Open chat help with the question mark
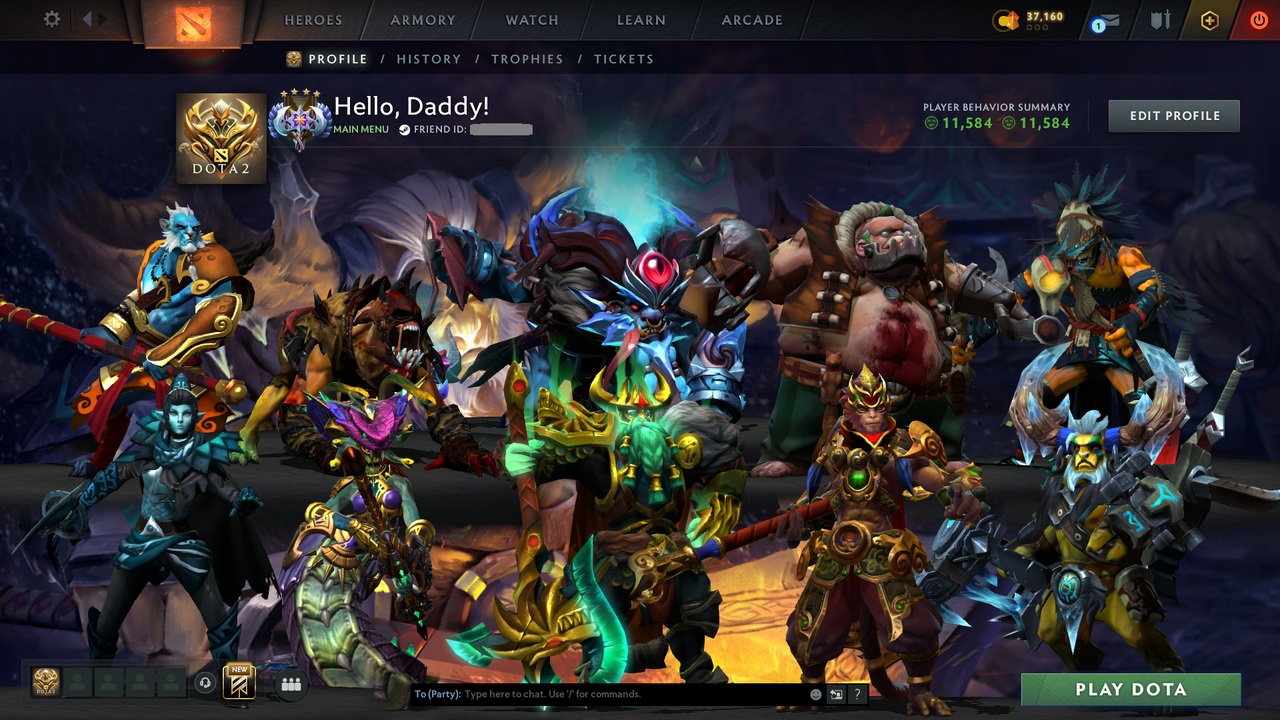This screenshot has width=1280, height=720. click(x=857, y=693)
